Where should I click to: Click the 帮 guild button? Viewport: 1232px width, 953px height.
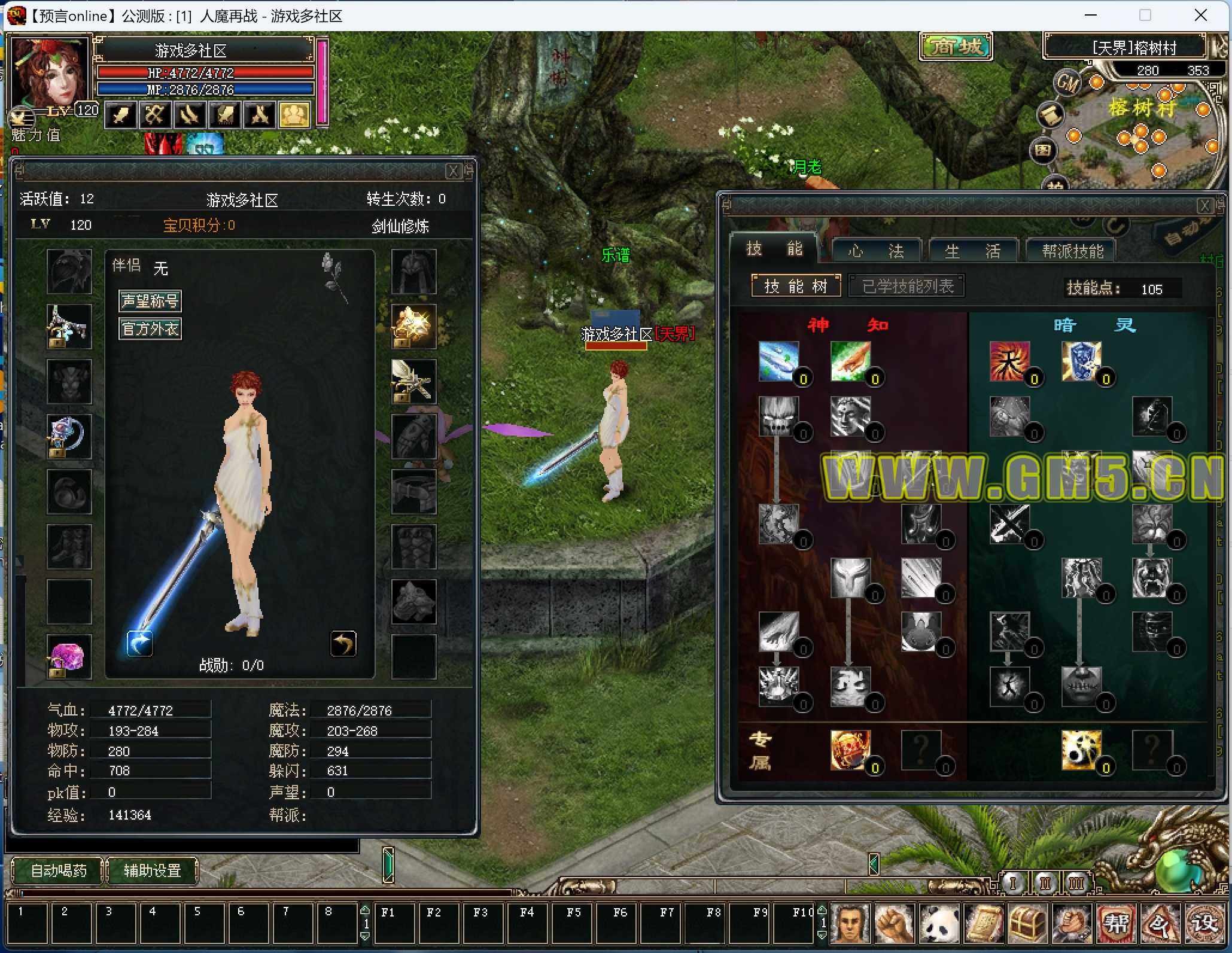[x=1115, y=923]
